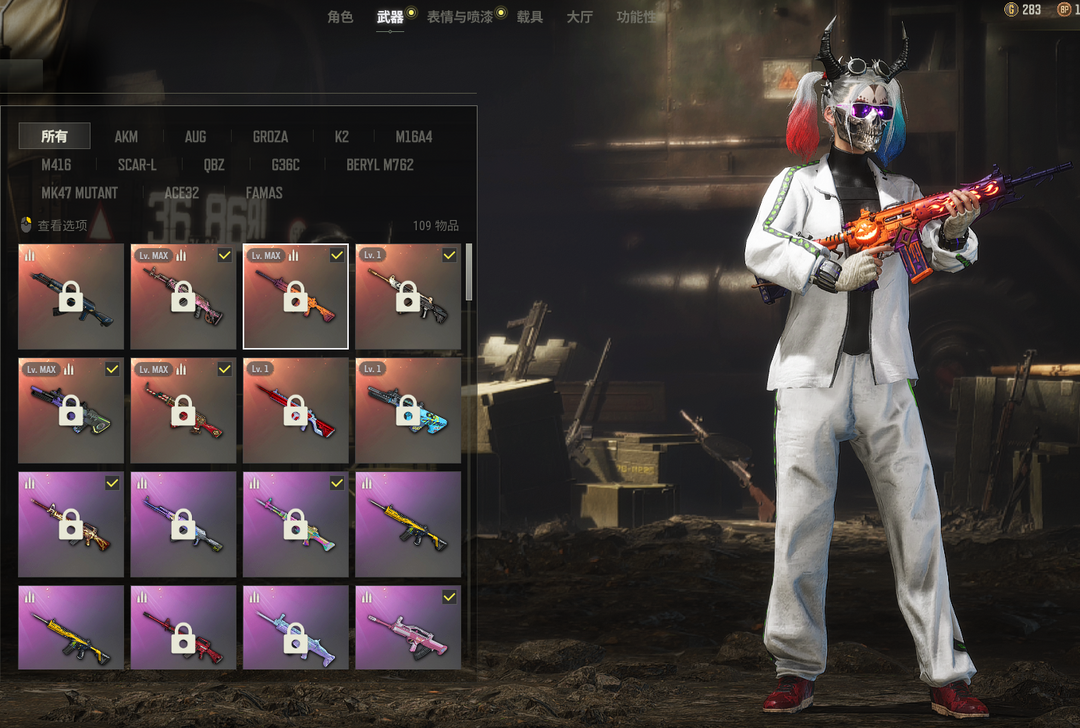Choose the GROZA weapon filter
Viewport: 1080px width, 728px height.
[270, 136]
